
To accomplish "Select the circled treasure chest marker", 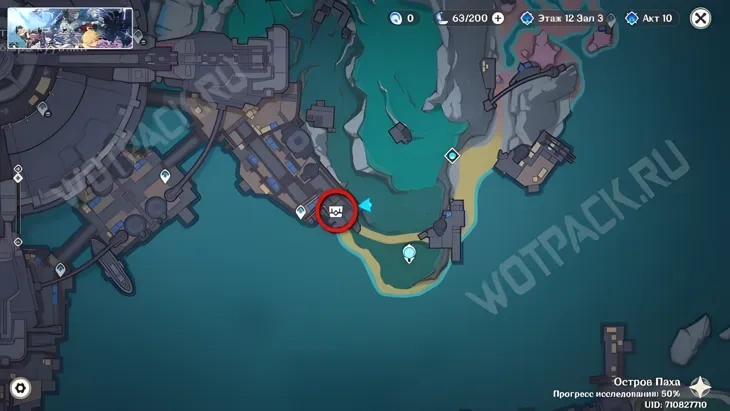I will click(x=337, y=211).
